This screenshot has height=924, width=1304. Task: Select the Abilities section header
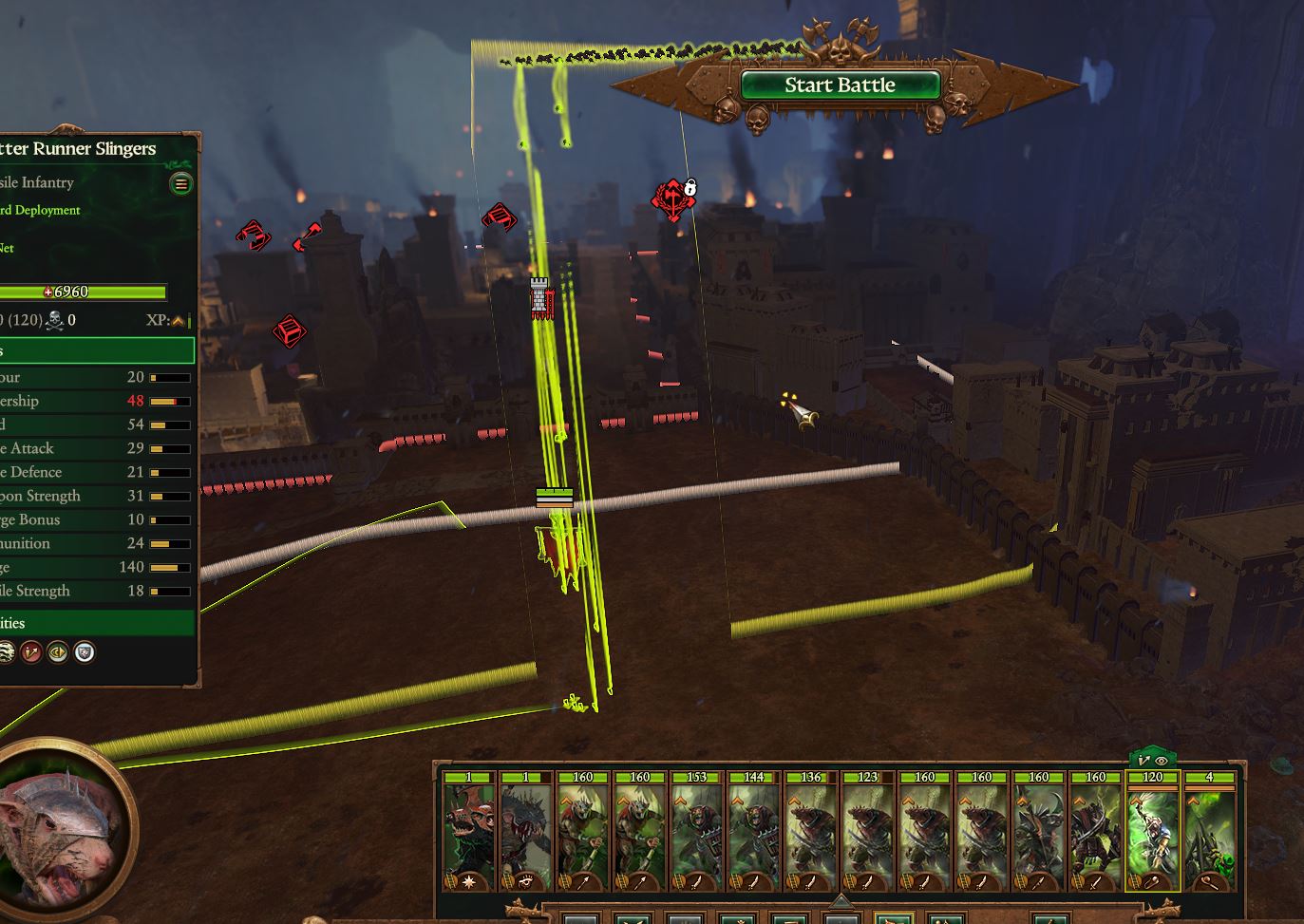(95, 623)
